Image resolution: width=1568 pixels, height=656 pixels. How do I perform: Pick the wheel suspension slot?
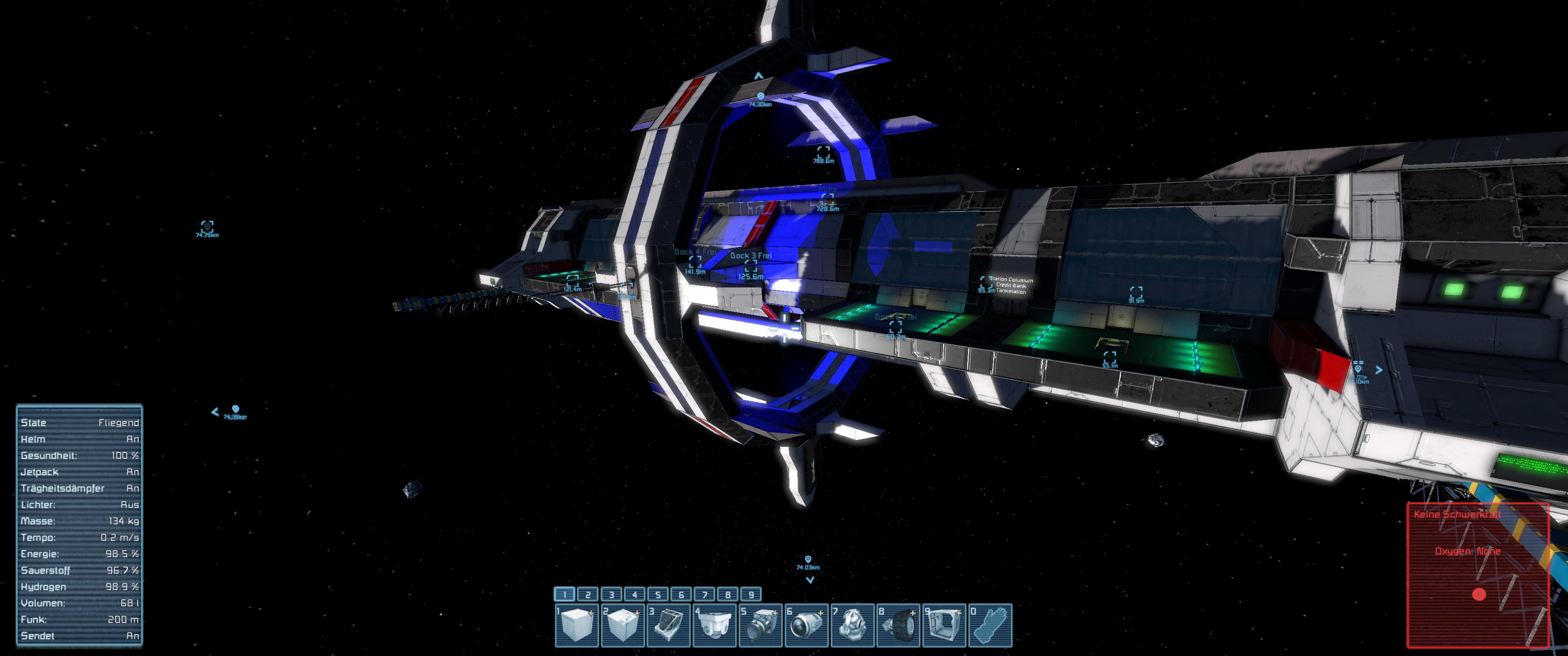click(898, 625)
